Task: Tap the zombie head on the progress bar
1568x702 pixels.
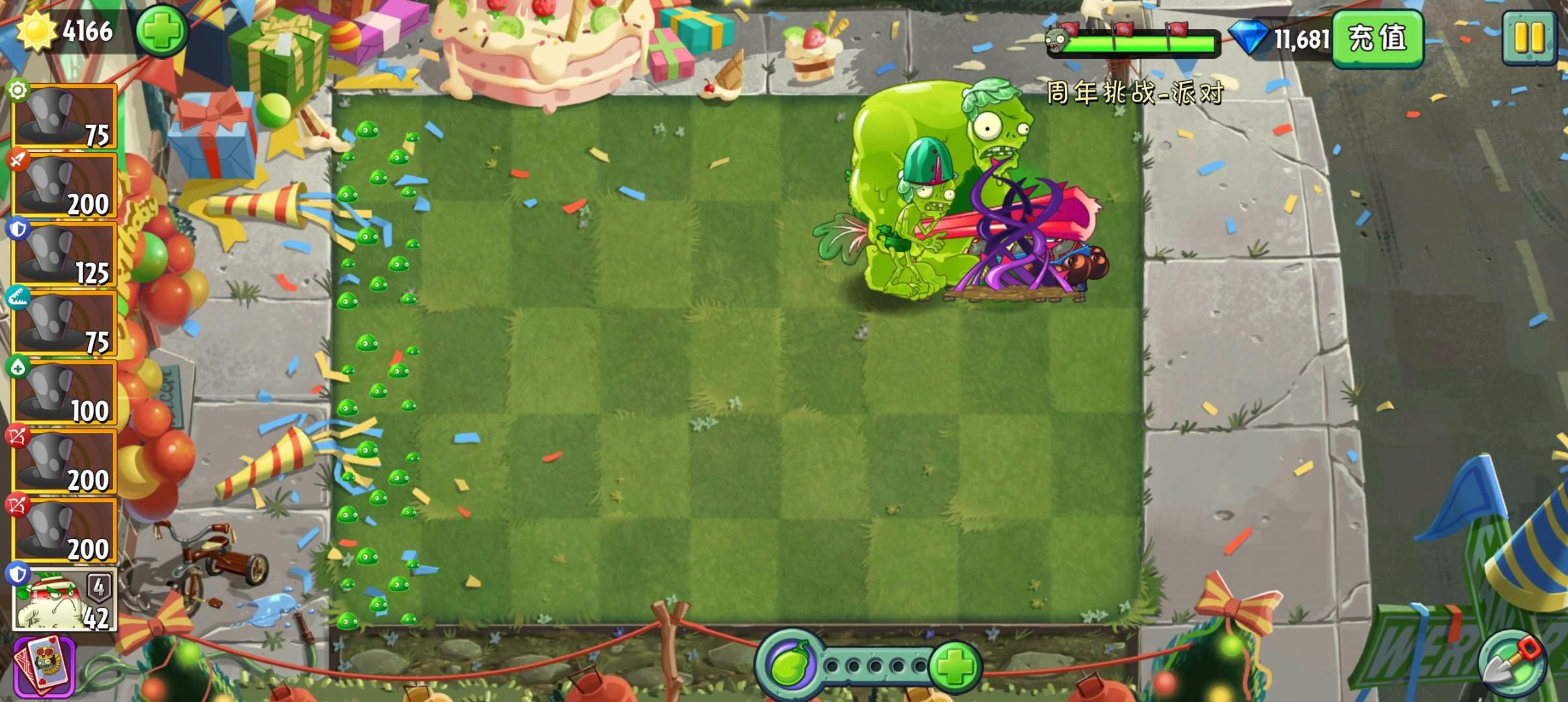Action: click(1058, 40)
